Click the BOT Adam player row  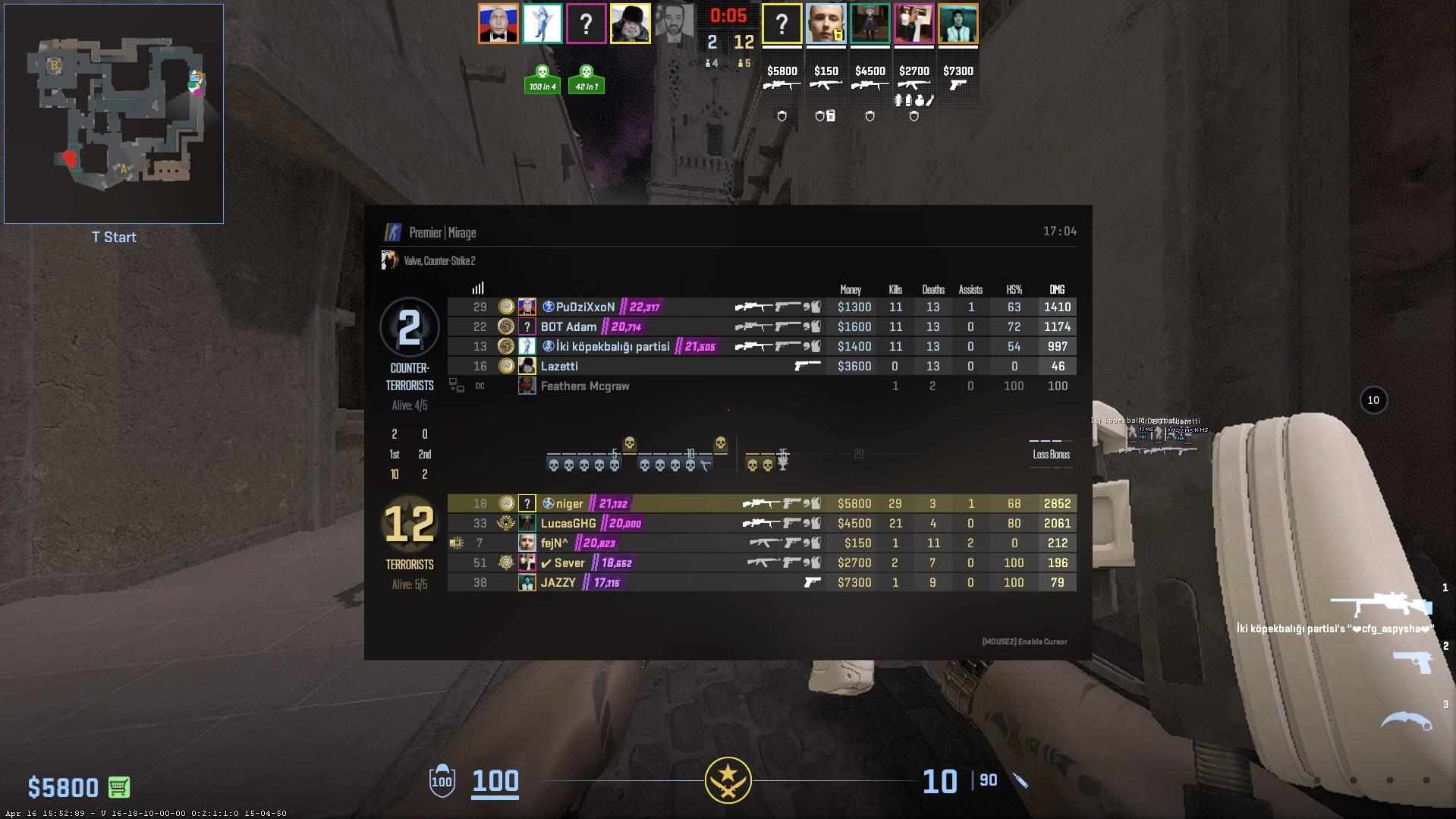[x=568, y=327]
